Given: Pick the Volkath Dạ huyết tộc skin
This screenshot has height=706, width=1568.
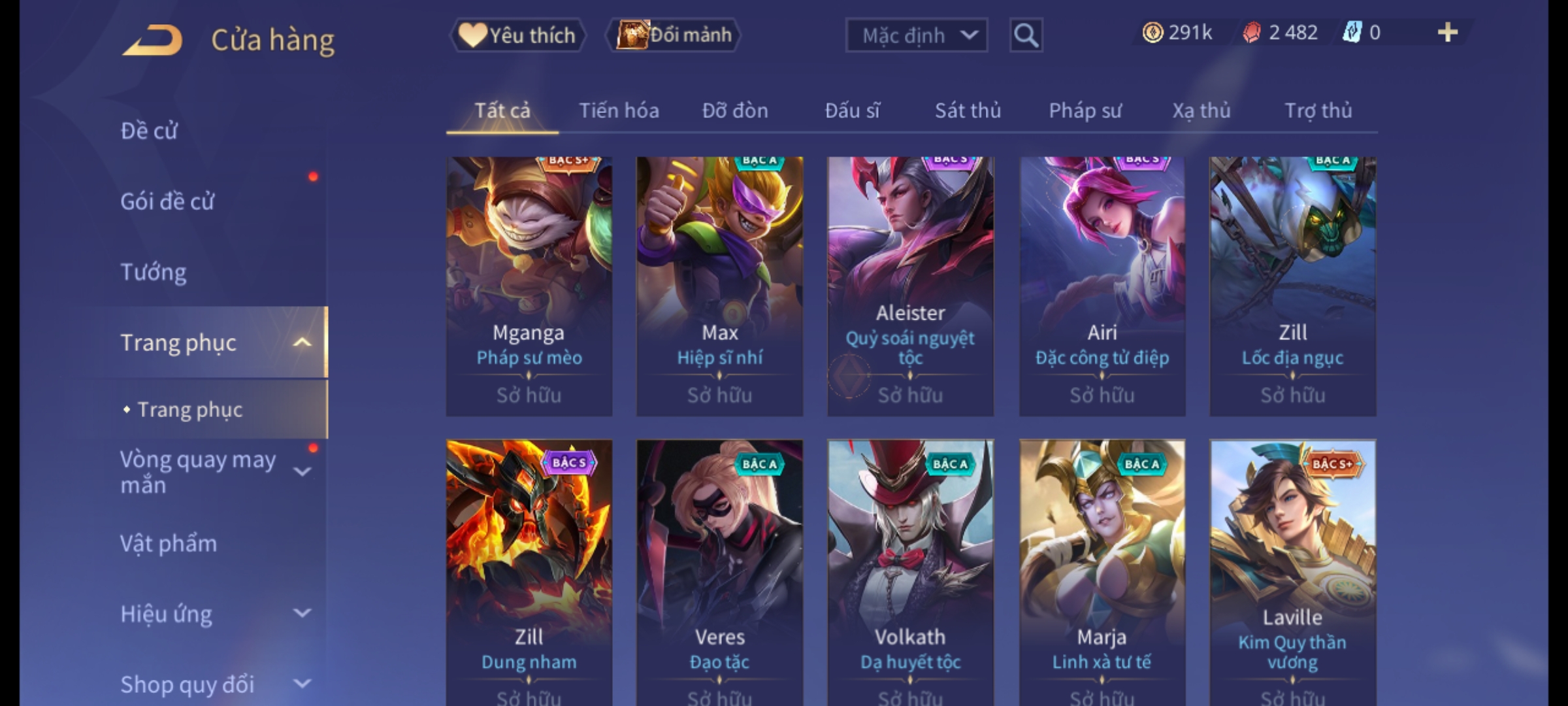Looking at the screenshot, I should 910,569.
